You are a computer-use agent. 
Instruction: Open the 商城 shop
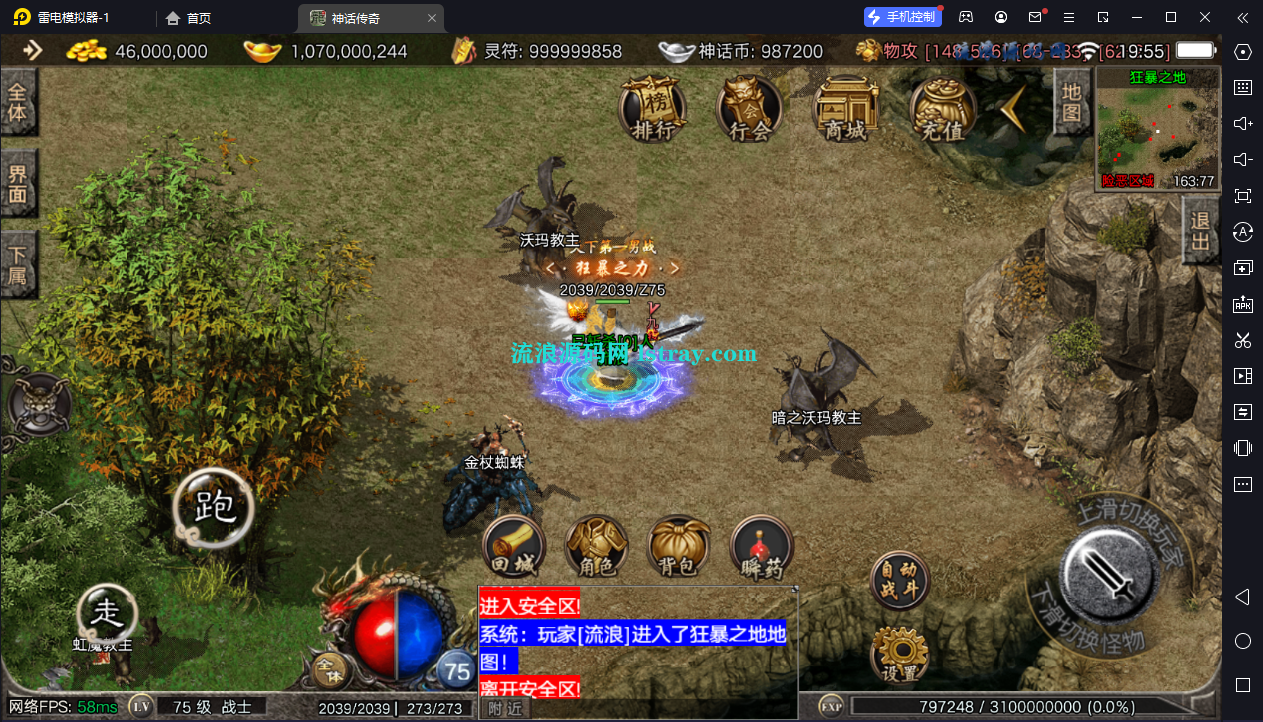[x=845, y=108]
